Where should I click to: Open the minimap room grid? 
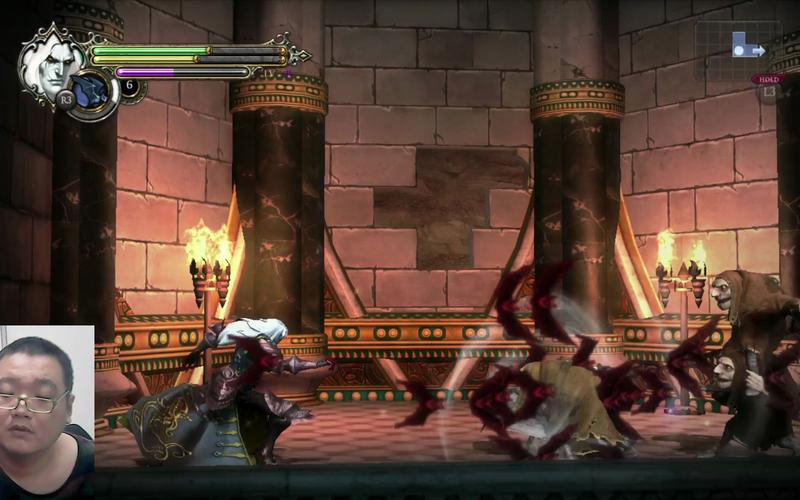pos(736,48)
